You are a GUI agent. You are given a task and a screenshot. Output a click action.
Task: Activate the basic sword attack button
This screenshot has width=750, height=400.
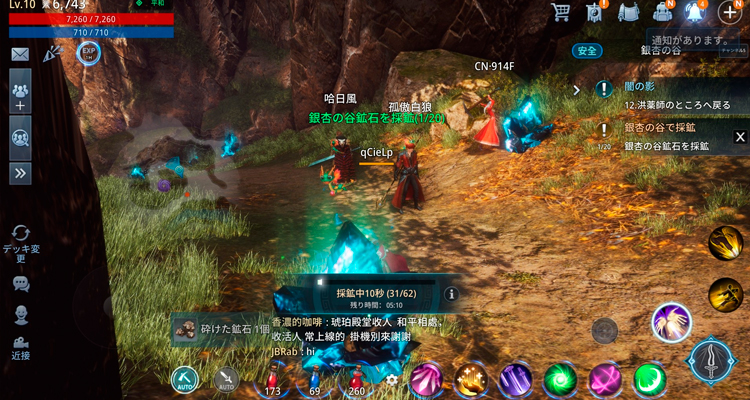[711, 361]
